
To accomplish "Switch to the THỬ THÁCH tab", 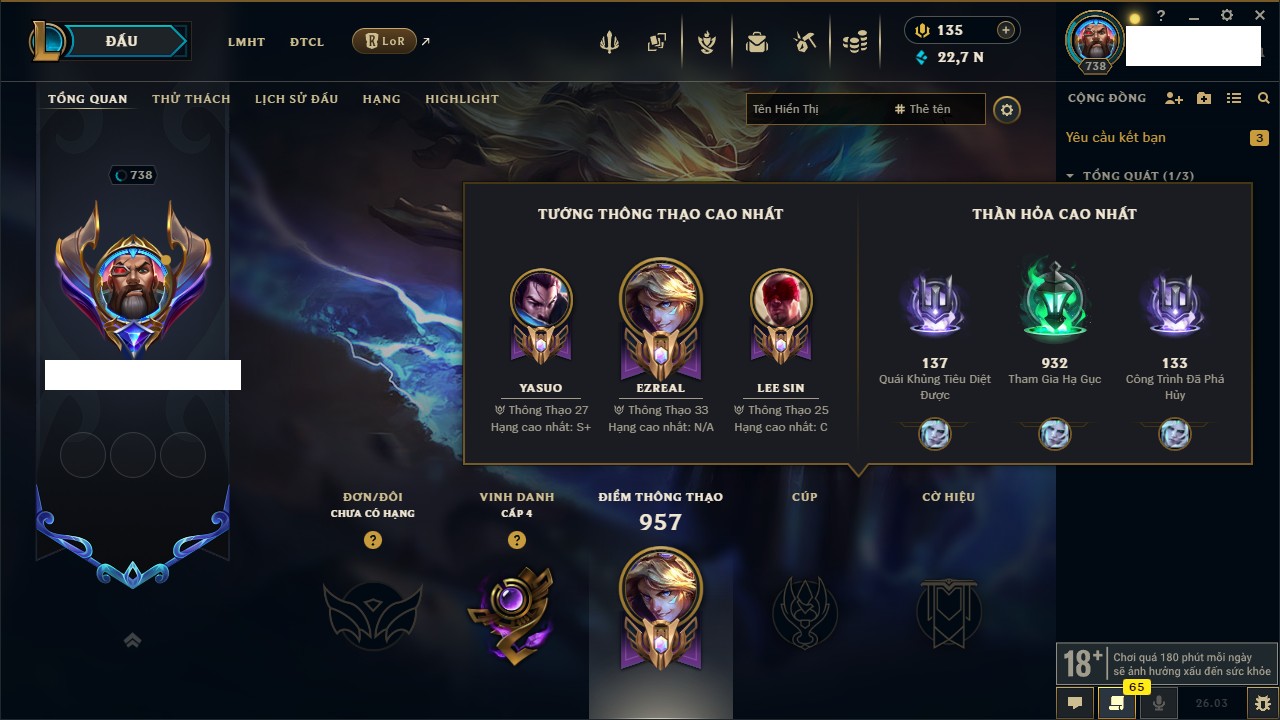I will (x=191, y=99).
